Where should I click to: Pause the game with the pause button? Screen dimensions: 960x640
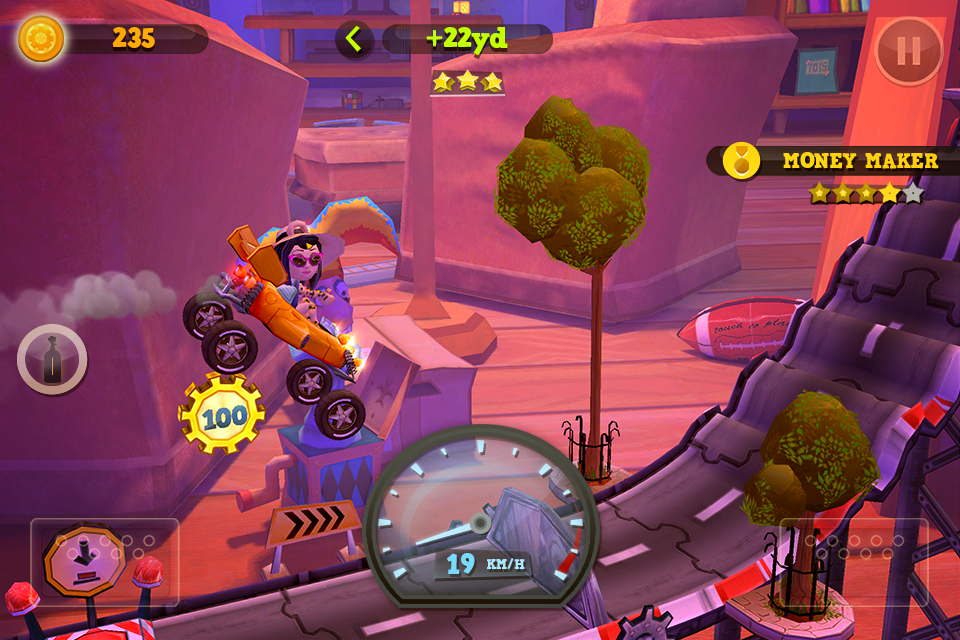[x=908, y=51]
